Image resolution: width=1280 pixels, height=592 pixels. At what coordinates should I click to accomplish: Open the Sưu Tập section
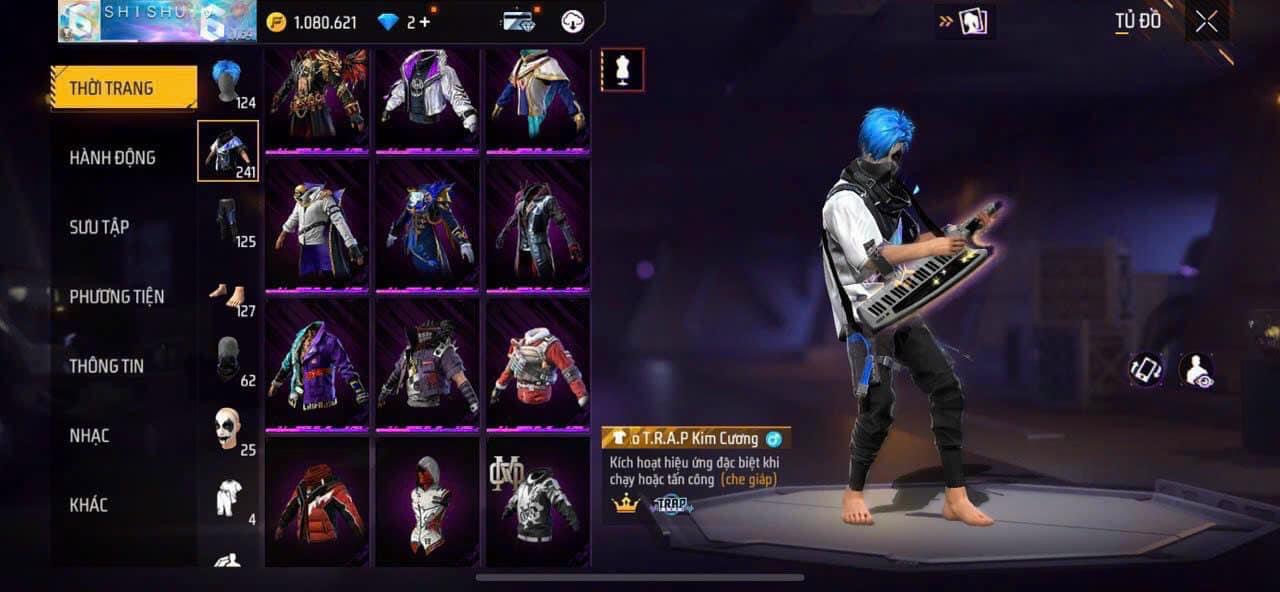(100, 227)
